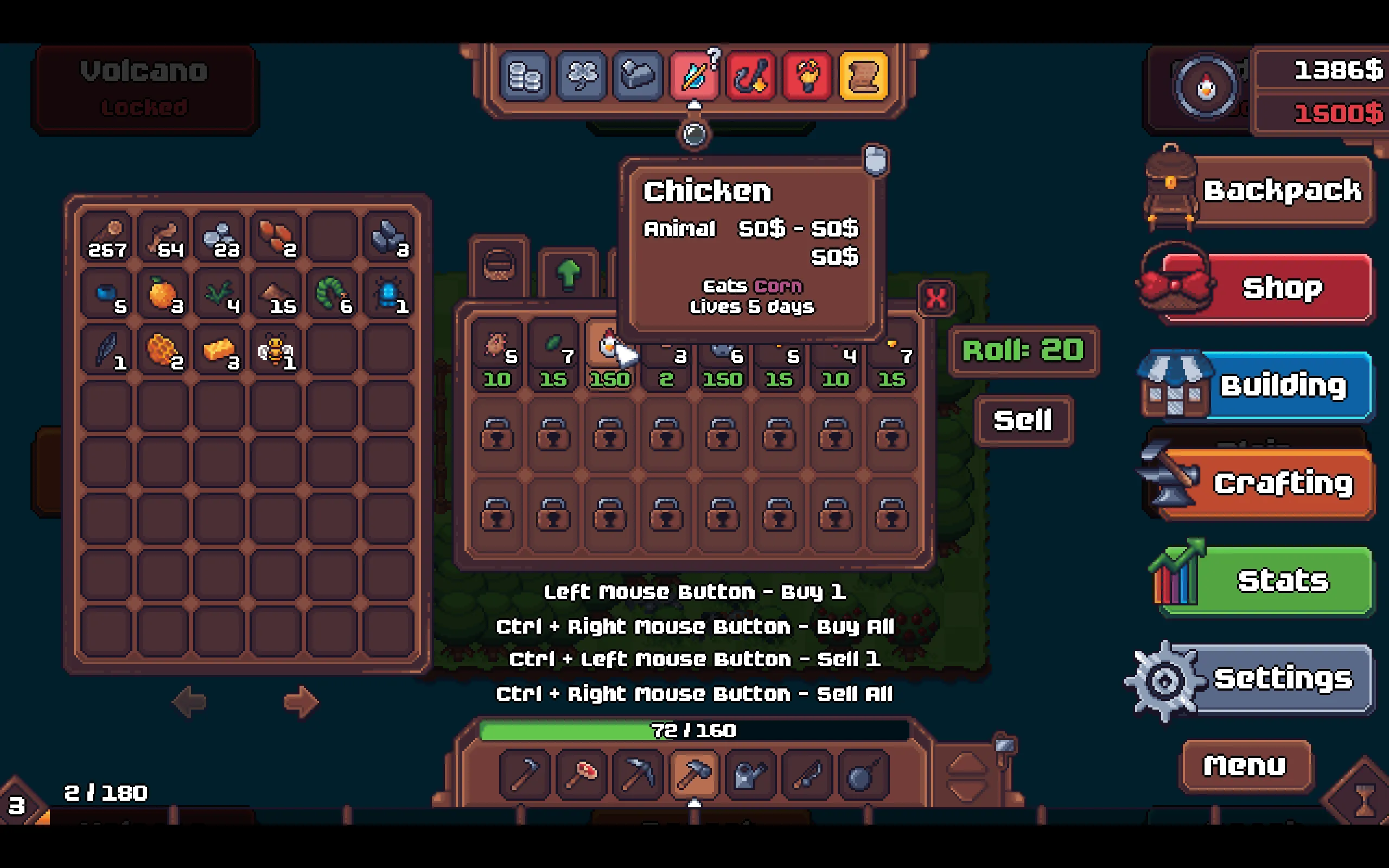Open the Settings menu

[x=1281, y=679]
